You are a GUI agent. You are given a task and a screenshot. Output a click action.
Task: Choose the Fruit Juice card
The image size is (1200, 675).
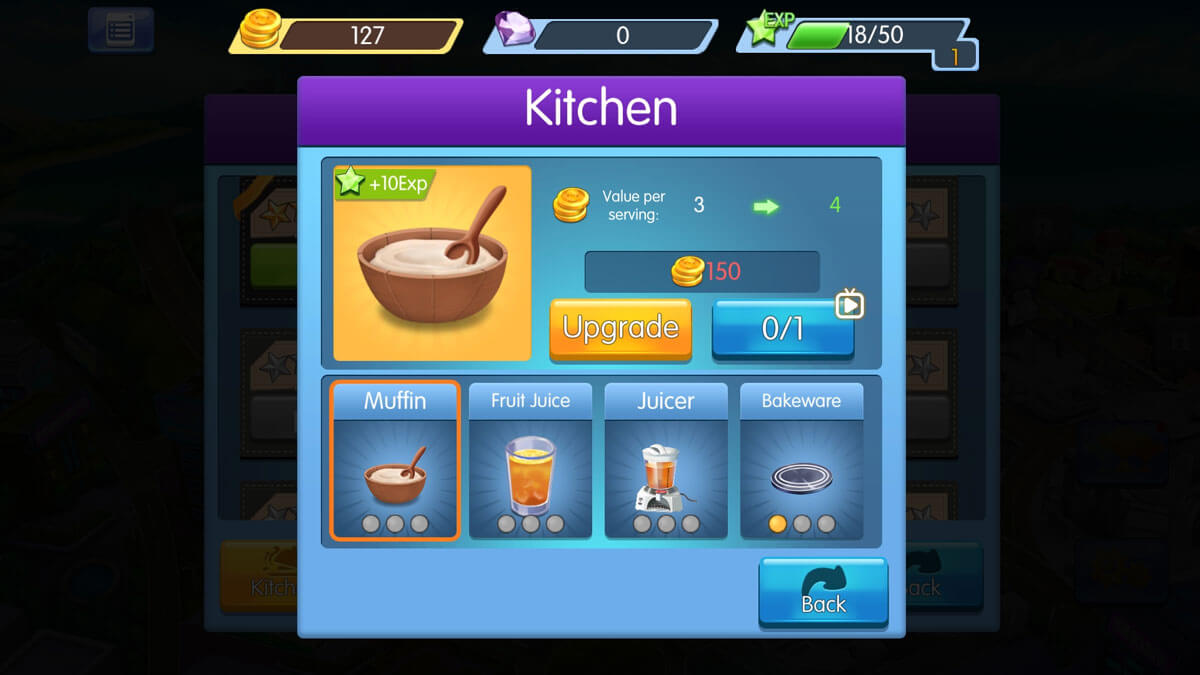tap(530, 460)
